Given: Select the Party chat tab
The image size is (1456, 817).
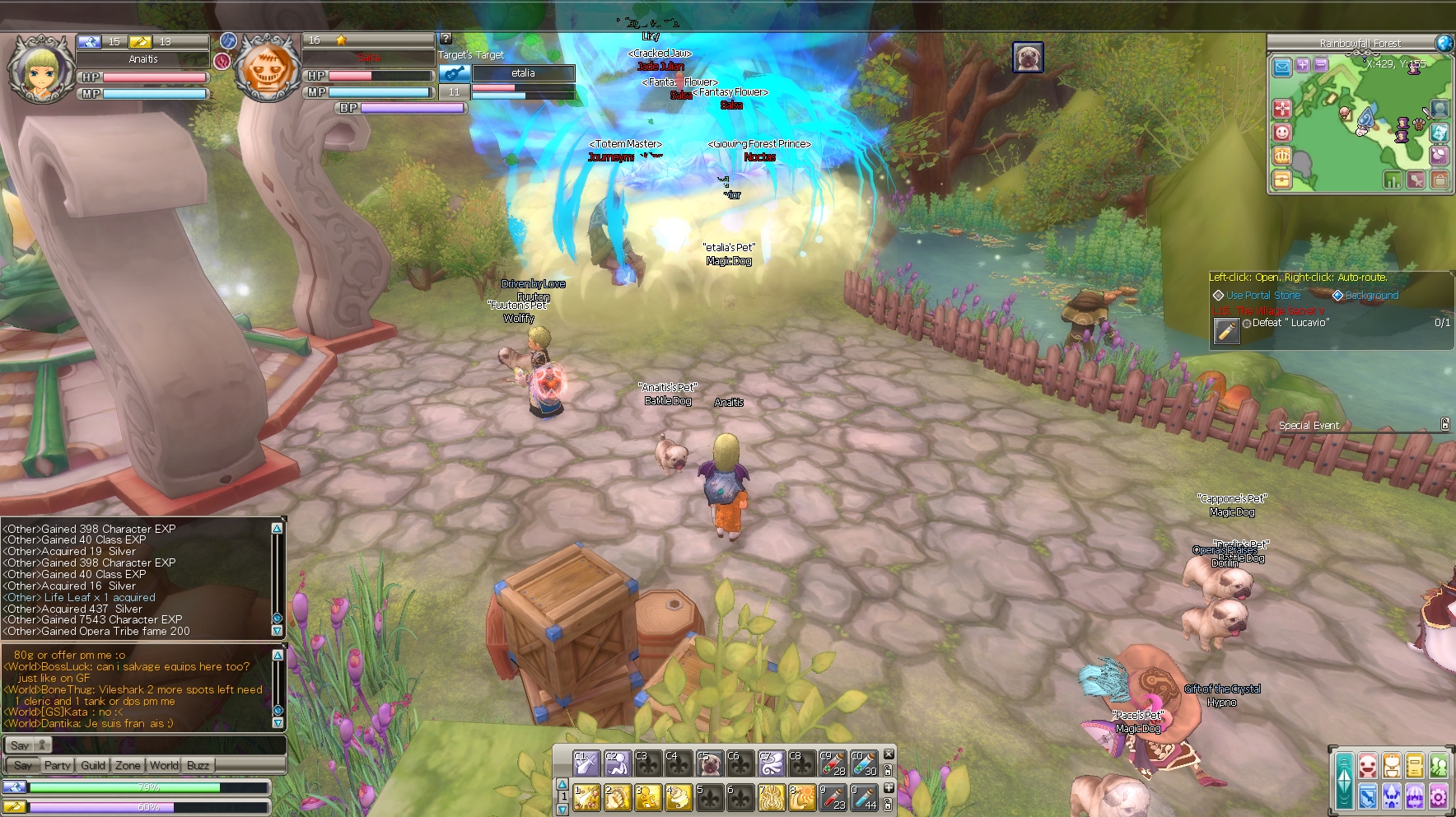Looking at the screenshot, I should (58, 765).
